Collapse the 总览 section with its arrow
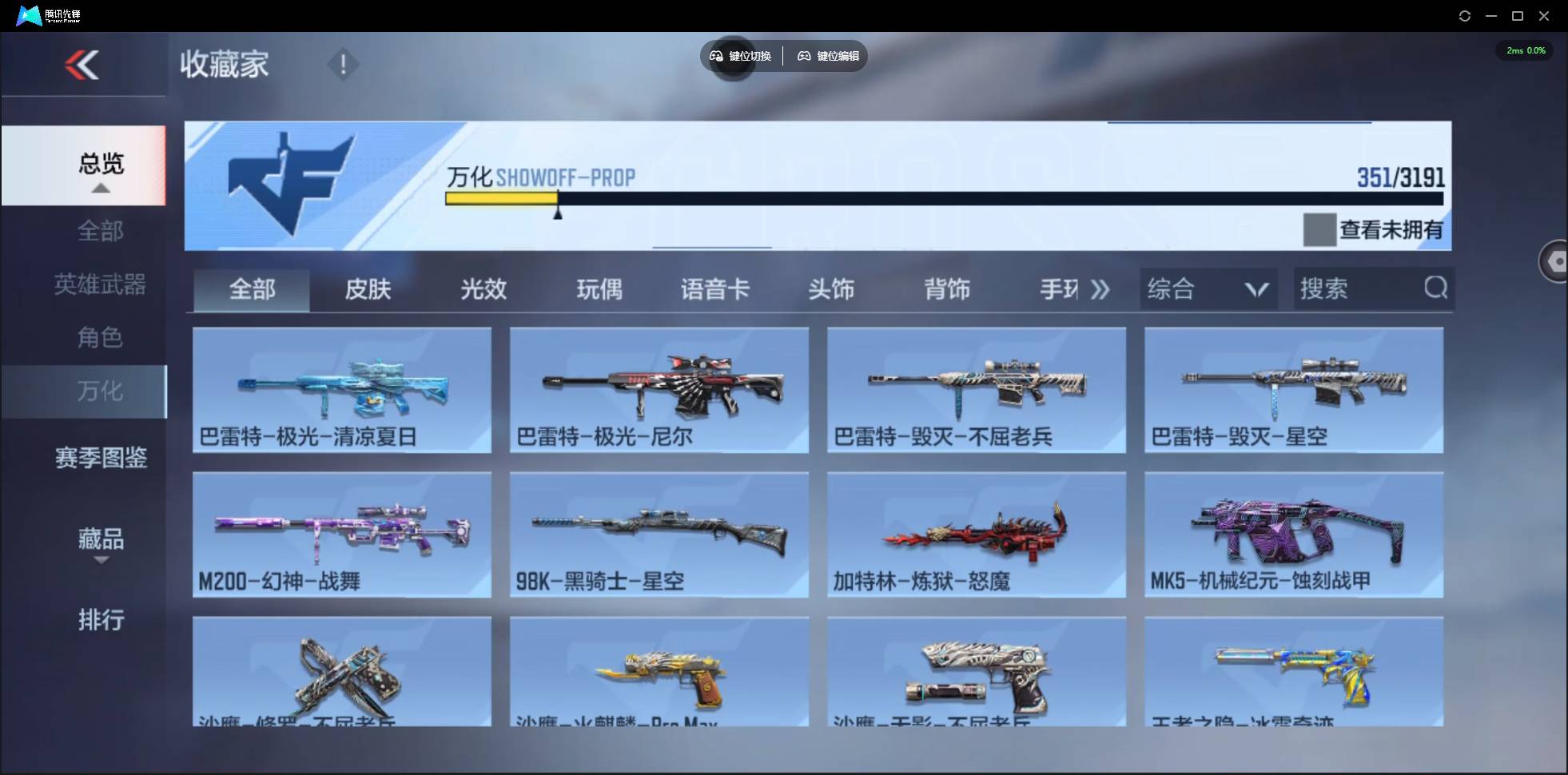The image size is (1568, 775). coord(100,188)
